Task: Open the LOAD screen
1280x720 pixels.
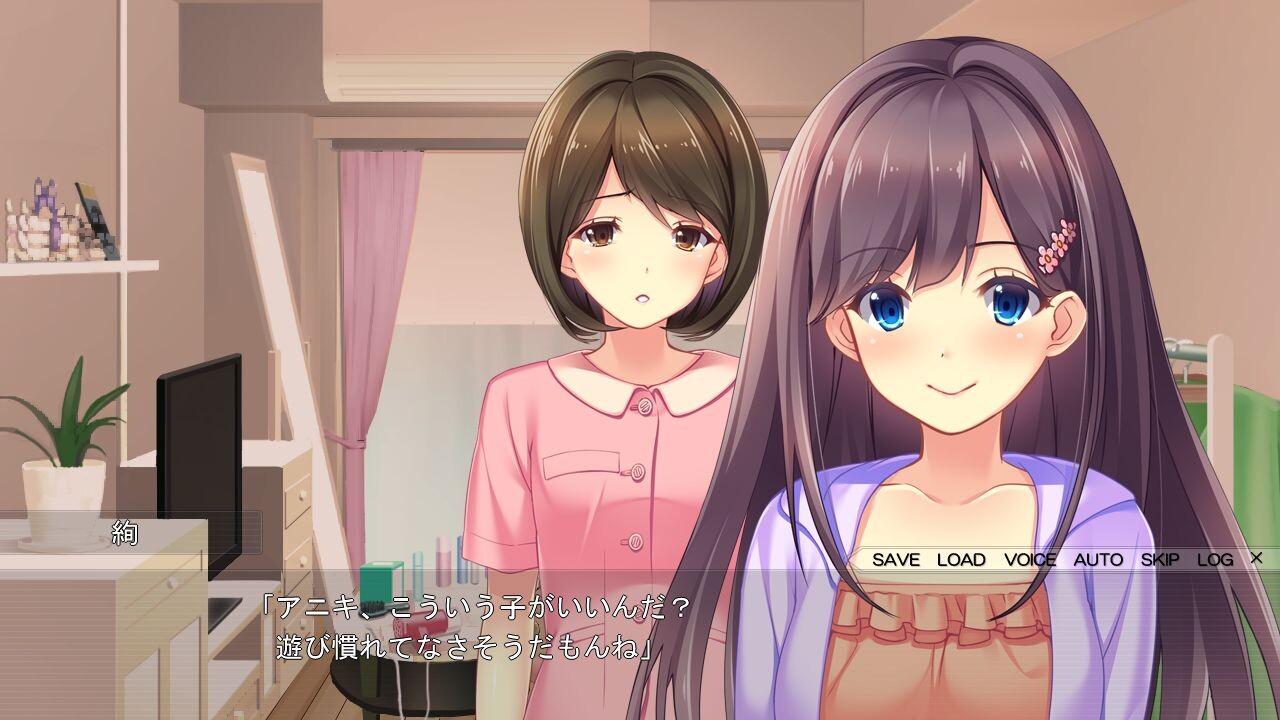Action: point(962,560)
